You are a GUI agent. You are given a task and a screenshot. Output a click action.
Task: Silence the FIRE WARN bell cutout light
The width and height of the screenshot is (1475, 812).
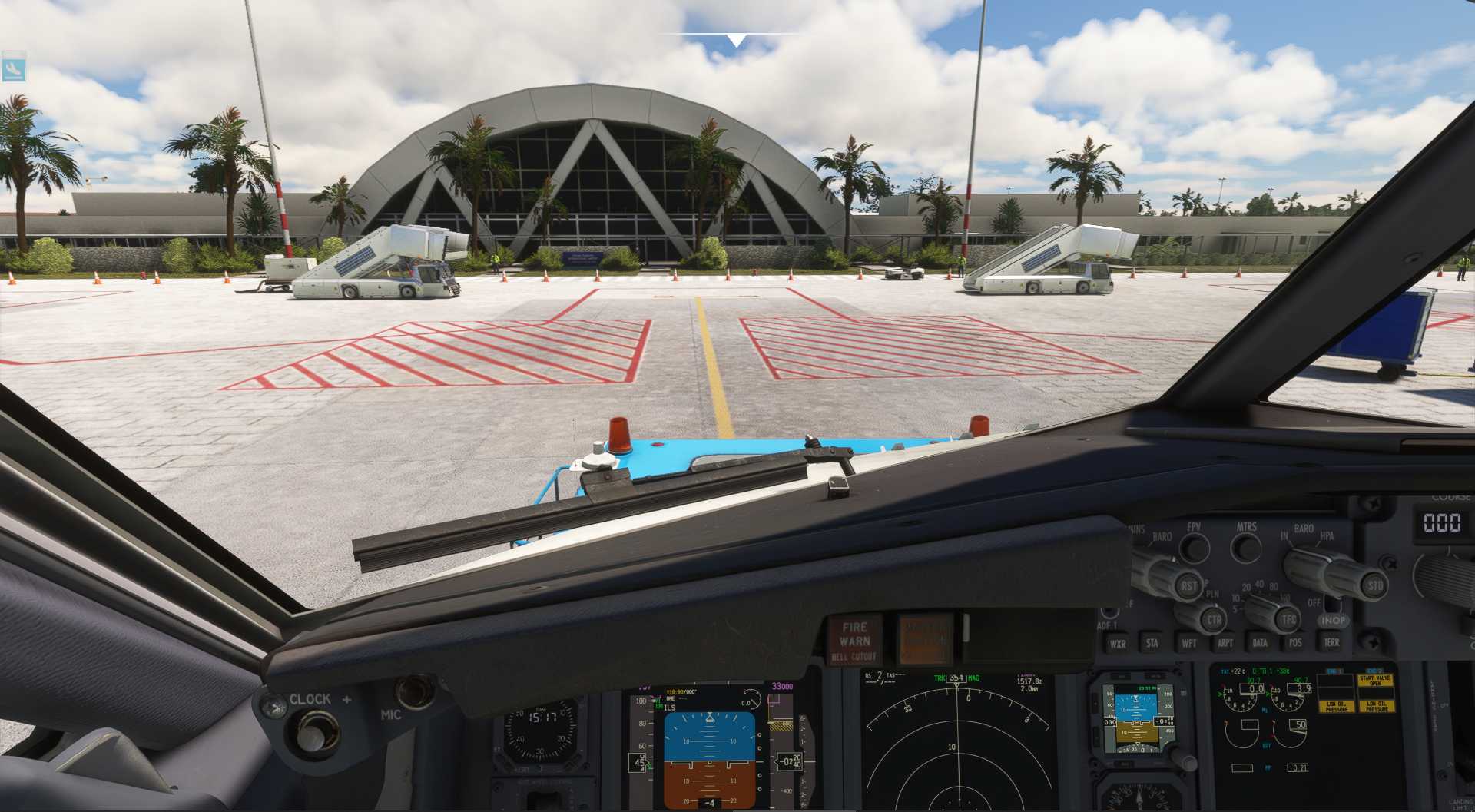click(854, 640)
